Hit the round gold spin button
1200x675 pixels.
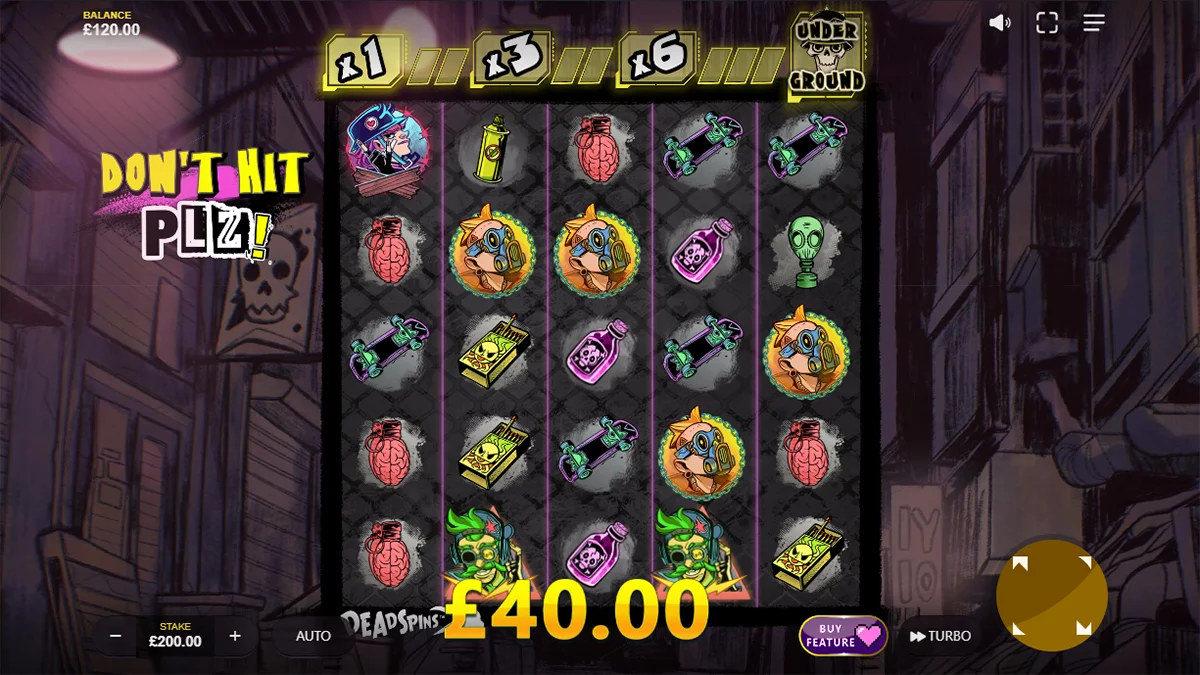coord(1051,596)
